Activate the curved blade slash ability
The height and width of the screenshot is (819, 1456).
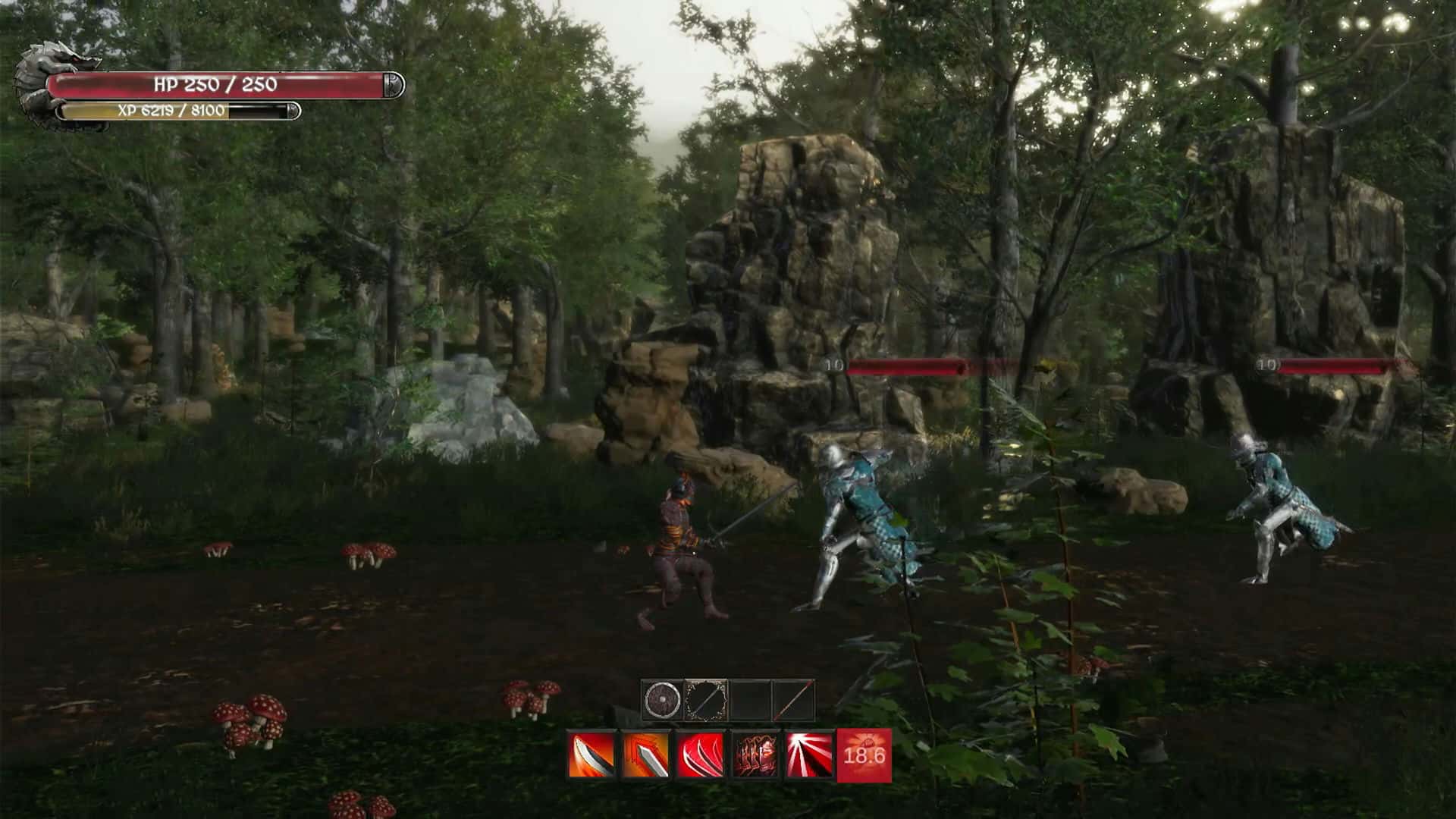[591, 755]
